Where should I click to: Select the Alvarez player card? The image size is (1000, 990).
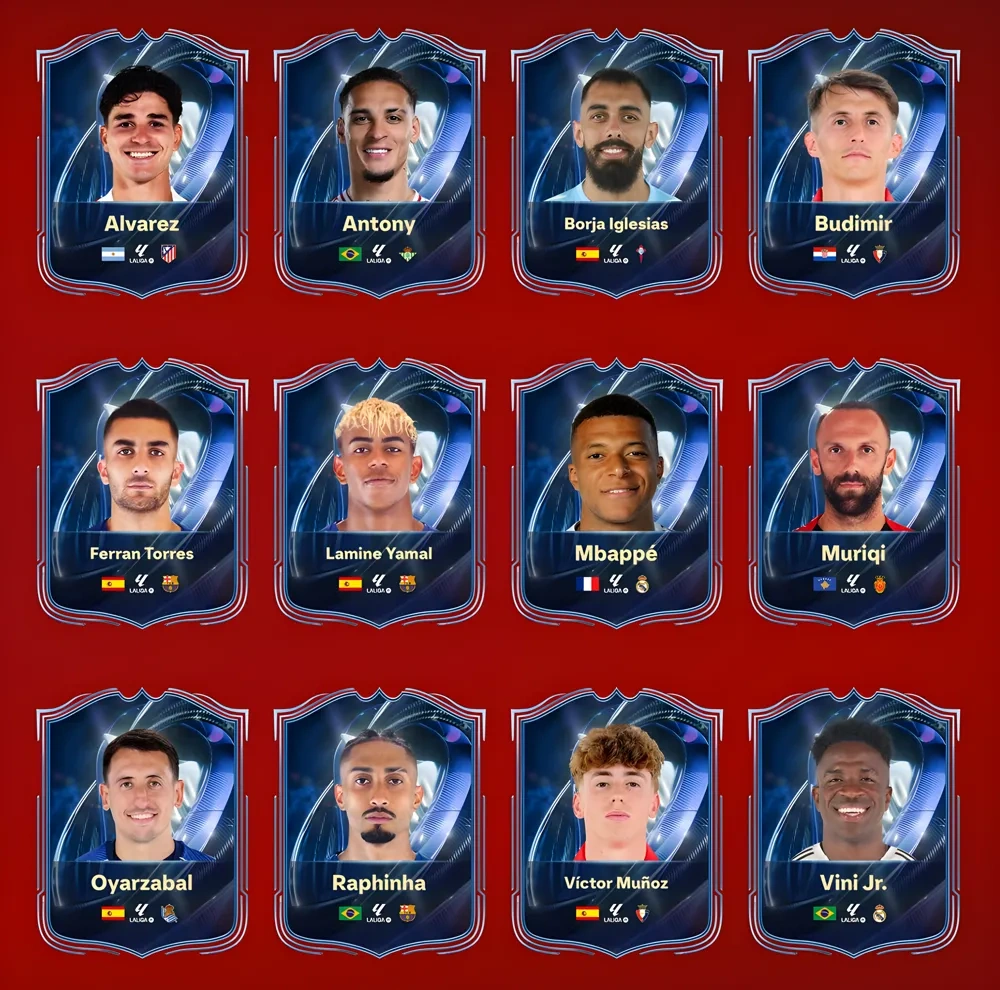tap(142, 165)
